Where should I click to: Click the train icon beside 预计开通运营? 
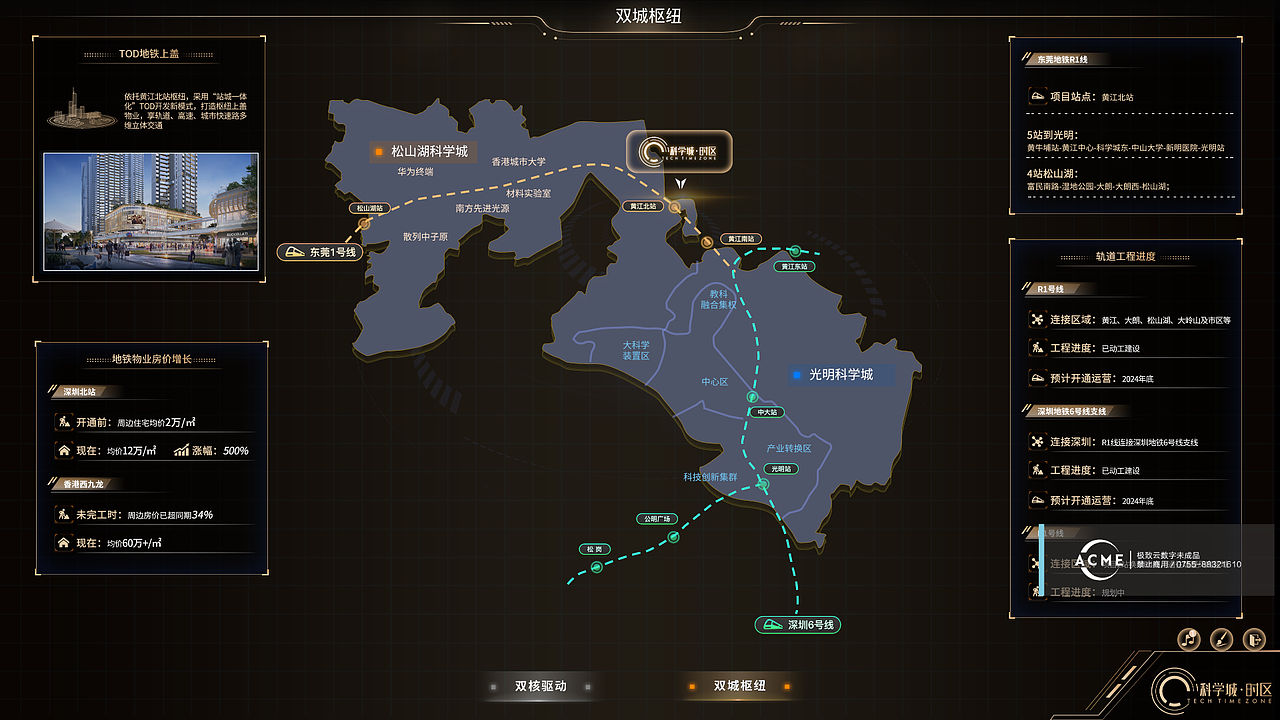pyautogui.click(x=1037, y=377)
